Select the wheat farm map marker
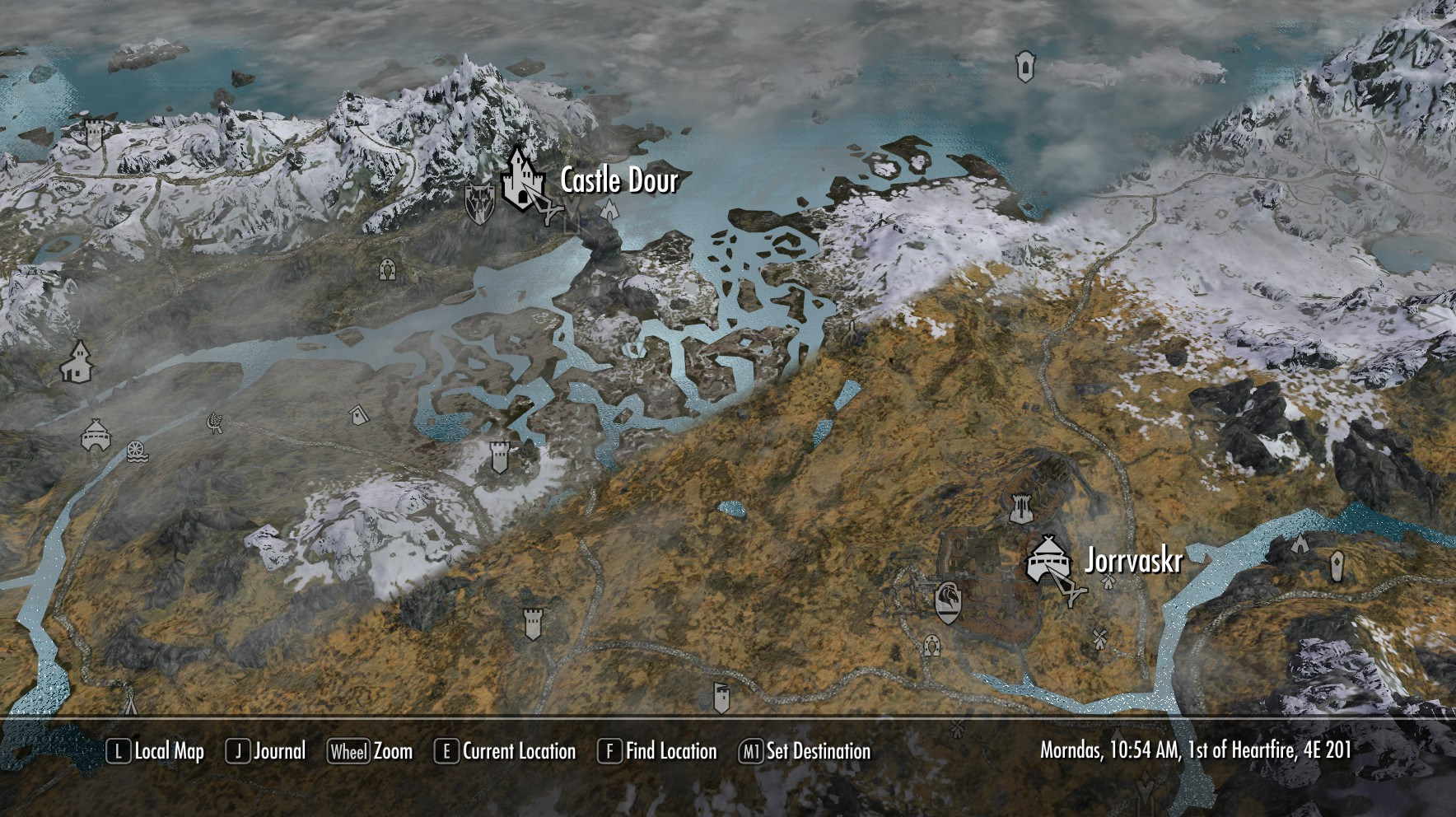This screenshot has width=1456, height=817. tap(215, 423)
